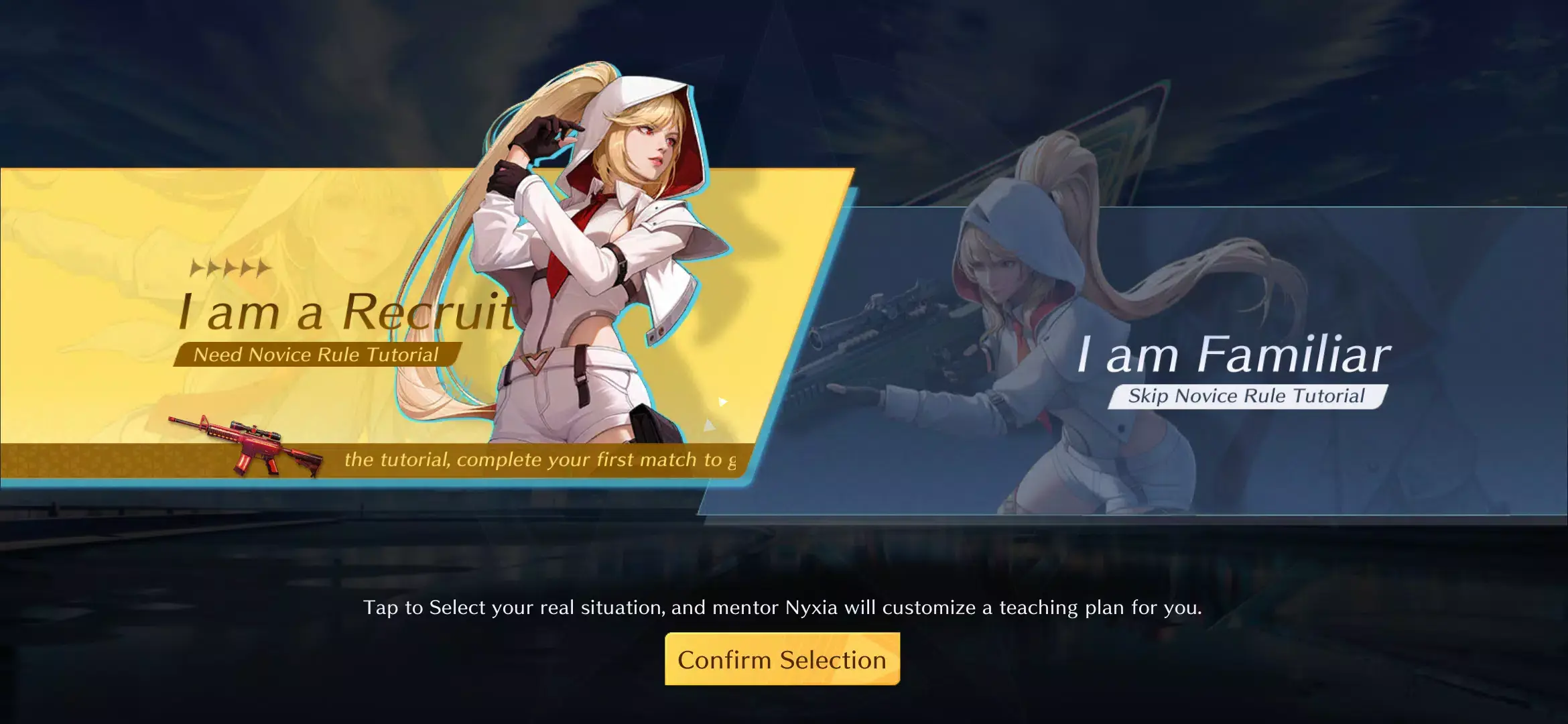Click the mentor Nyxia instruction text
This screenshot has width=1568, height=724.
point(784,609)
